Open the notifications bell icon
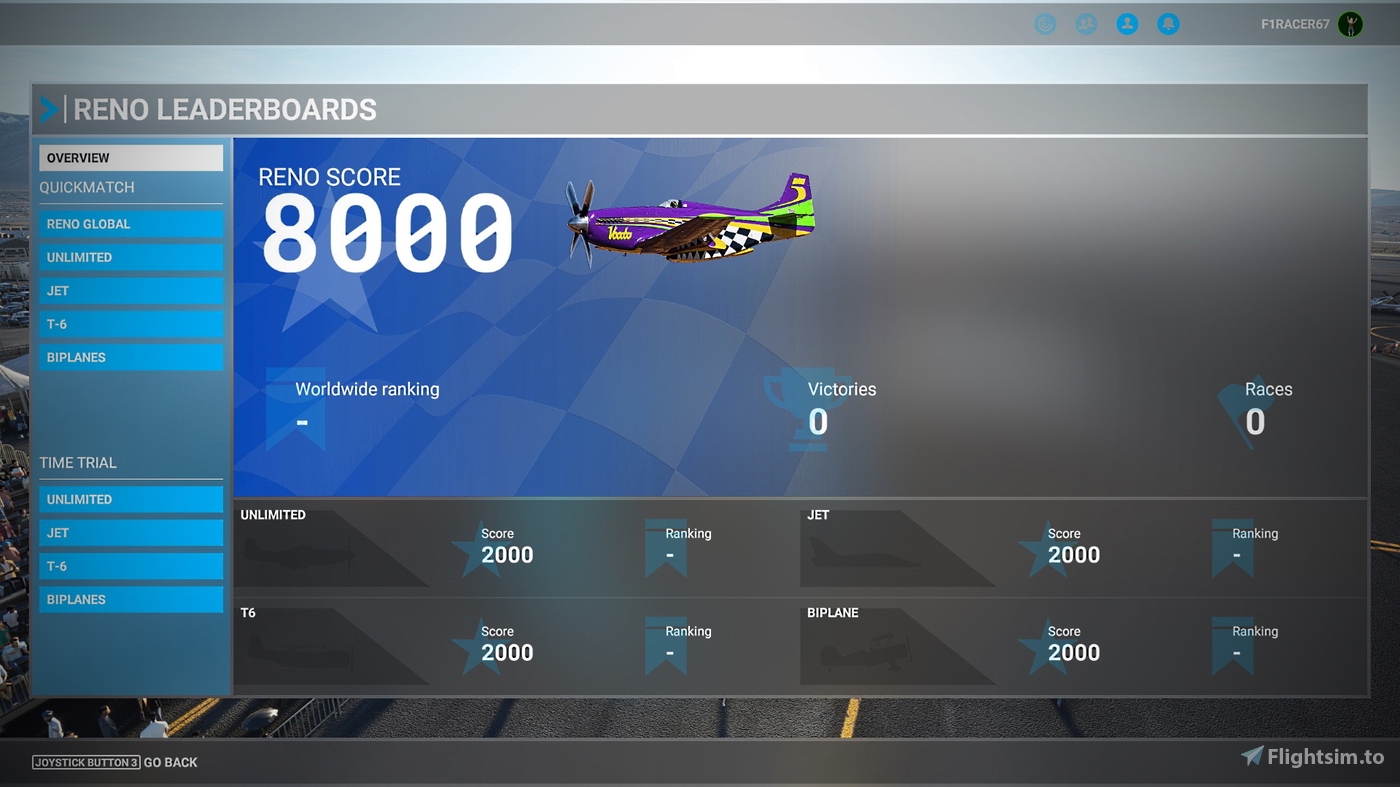This screenshot has height=787, width=1400. click(x=1168, y=23)
